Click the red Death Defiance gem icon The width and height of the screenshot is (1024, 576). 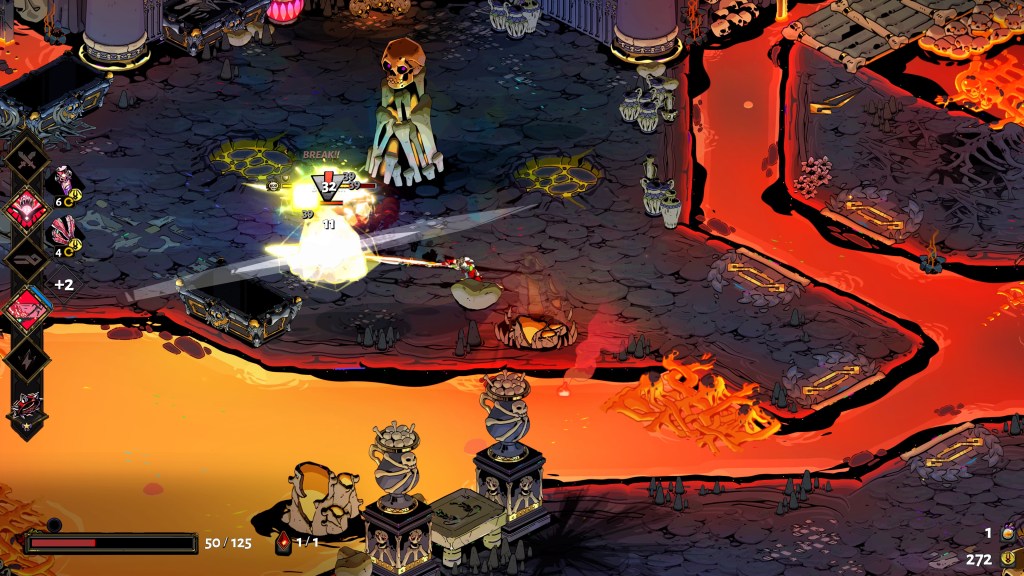click(x=283, y=542)
